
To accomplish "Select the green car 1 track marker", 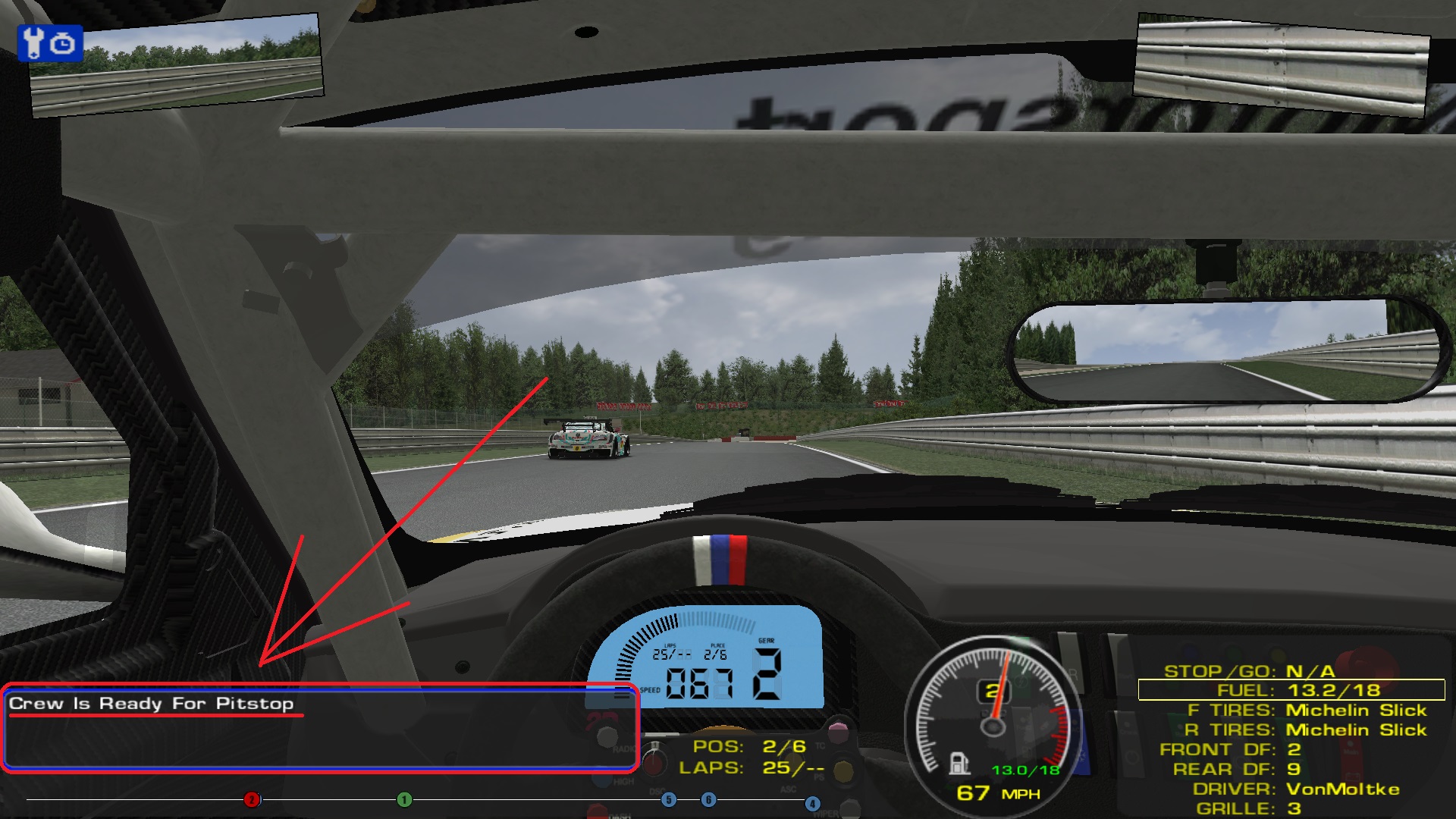I will click(405, 799).
